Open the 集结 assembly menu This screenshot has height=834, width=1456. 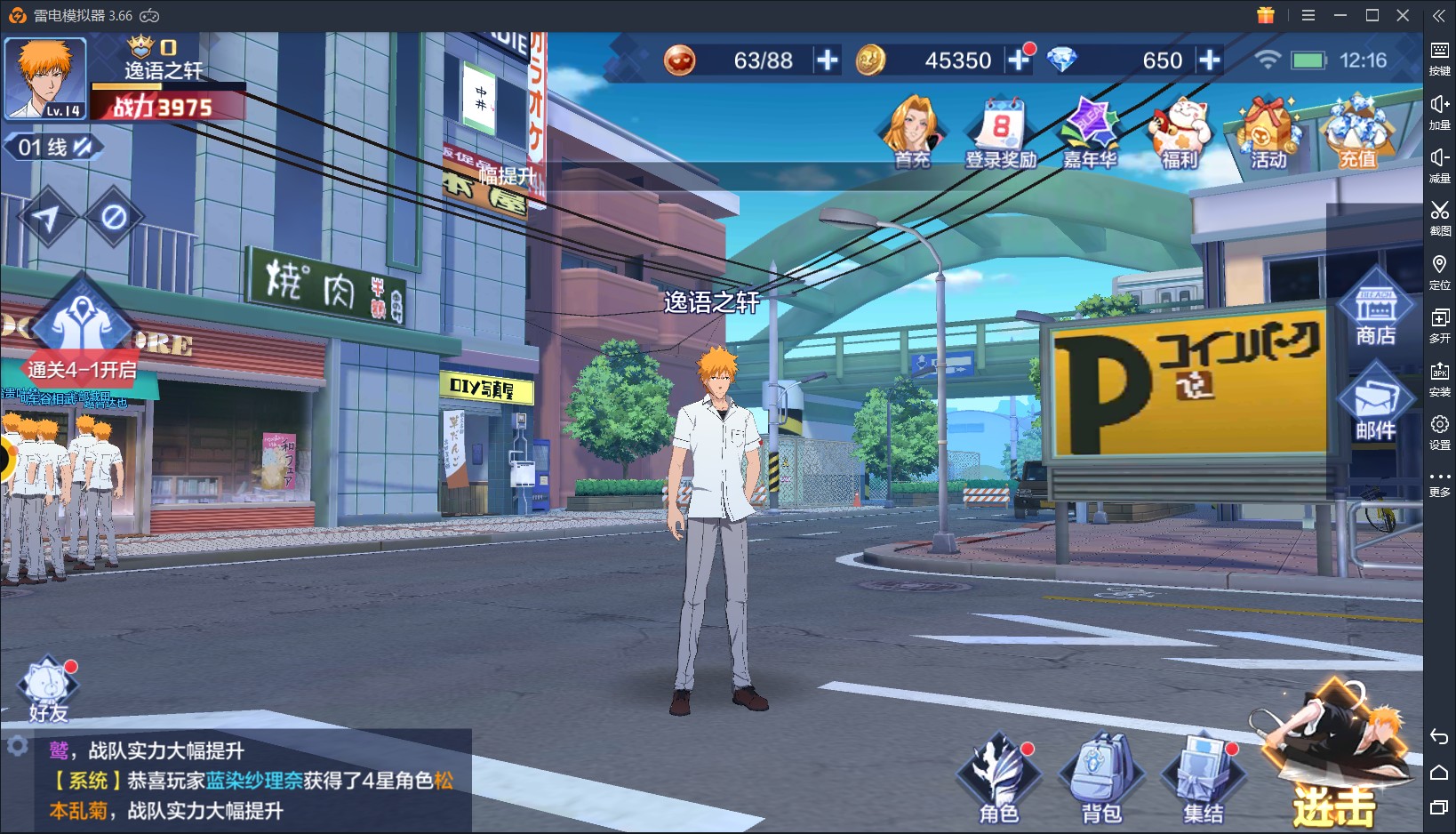(x=1203, y=778)
